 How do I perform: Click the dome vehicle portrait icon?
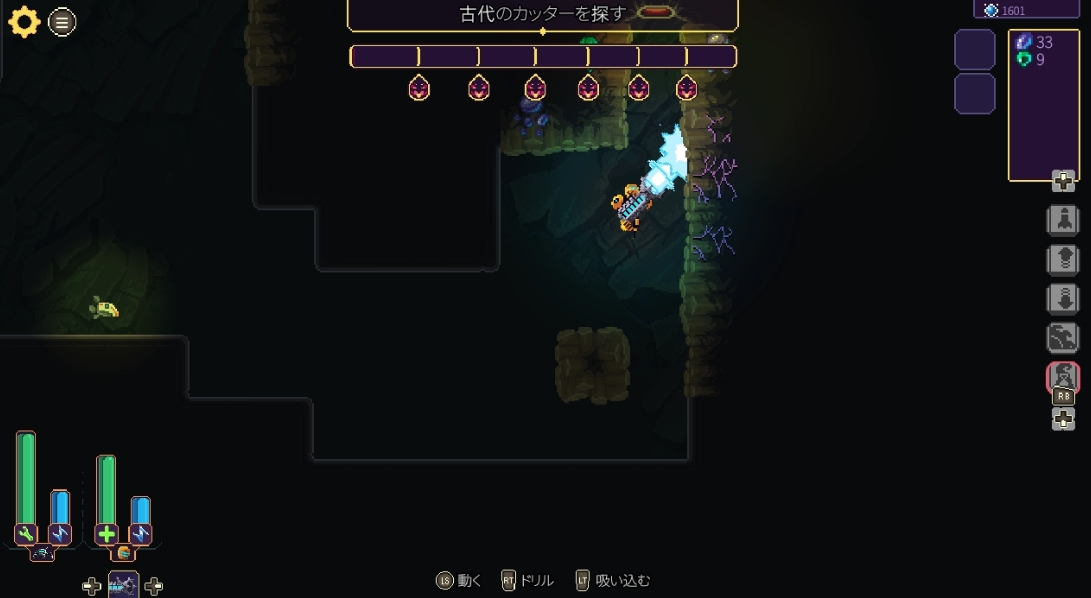(42, 552)
